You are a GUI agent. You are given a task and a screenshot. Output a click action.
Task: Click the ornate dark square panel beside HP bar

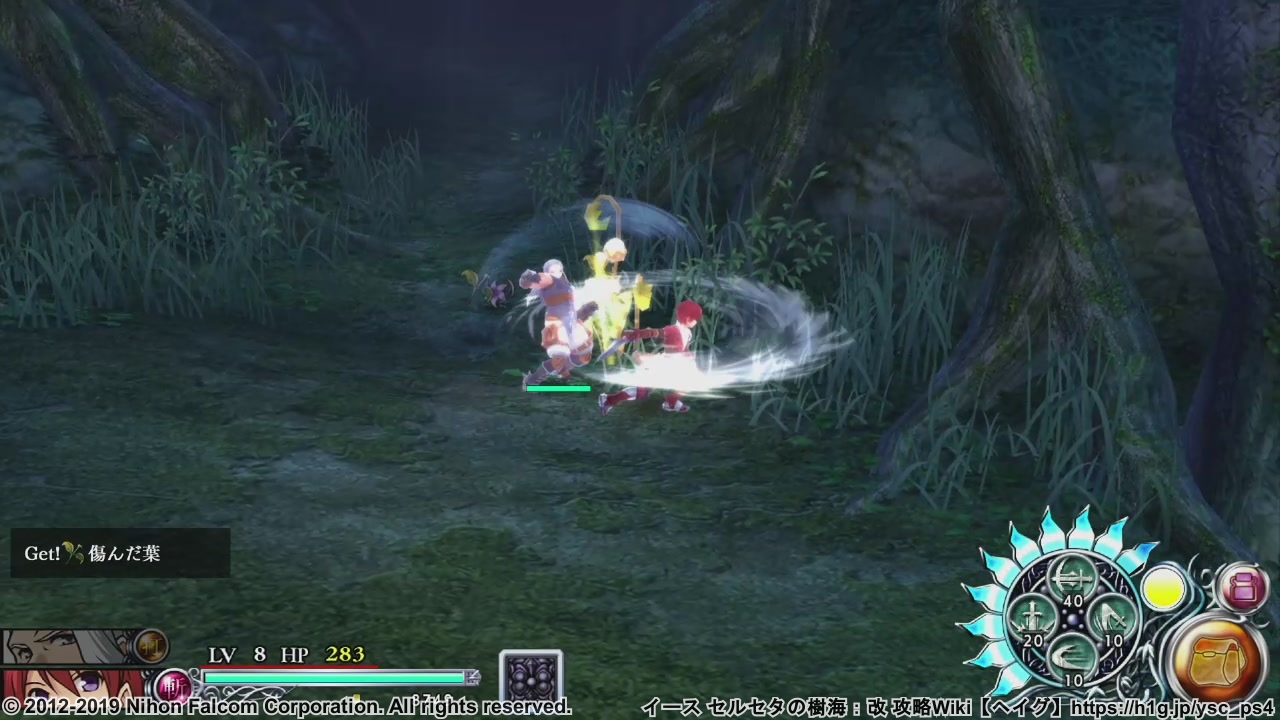(x=531, y=677)
